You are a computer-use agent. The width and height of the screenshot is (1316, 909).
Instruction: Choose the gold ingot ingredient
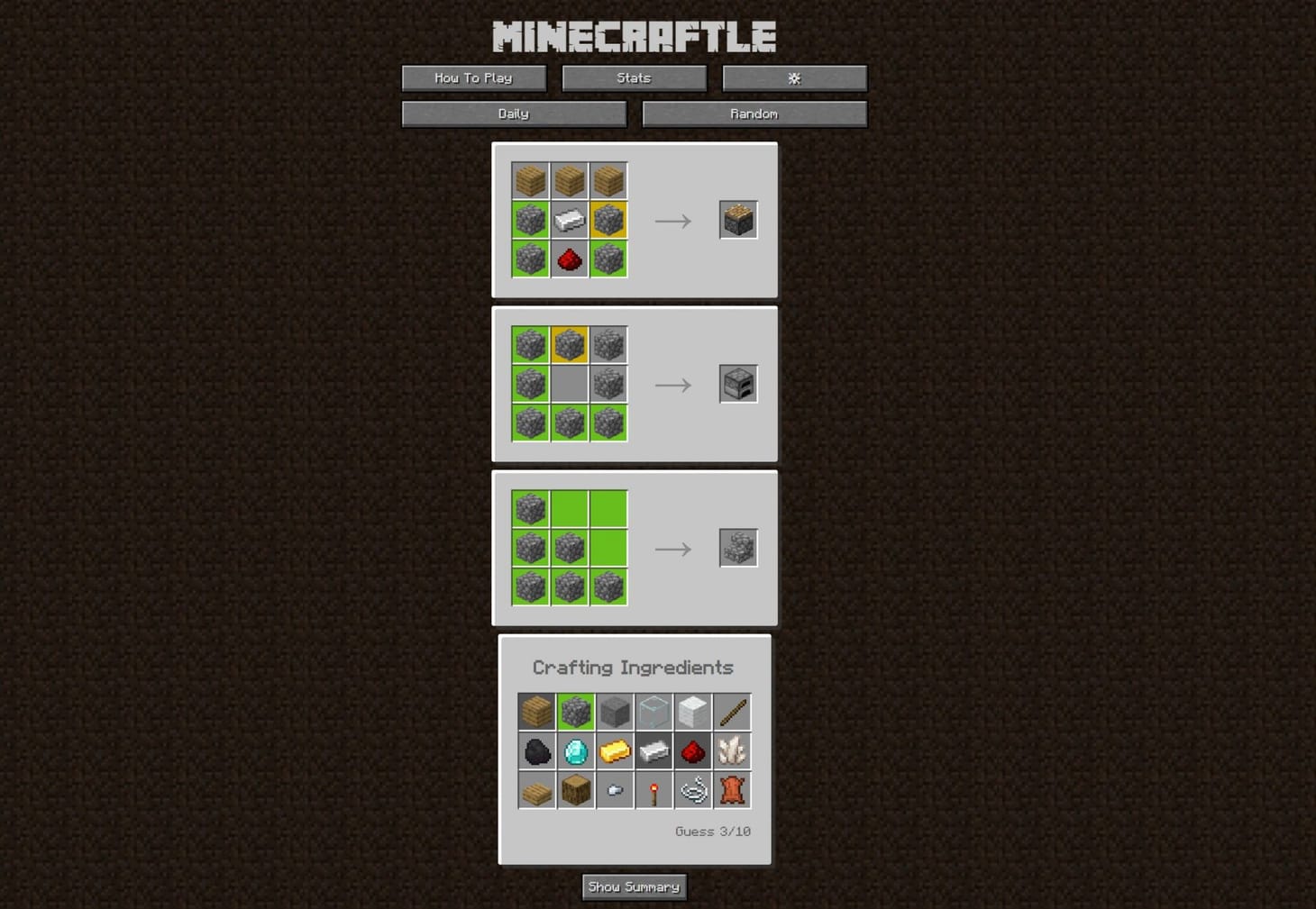(x=614, y=750)
